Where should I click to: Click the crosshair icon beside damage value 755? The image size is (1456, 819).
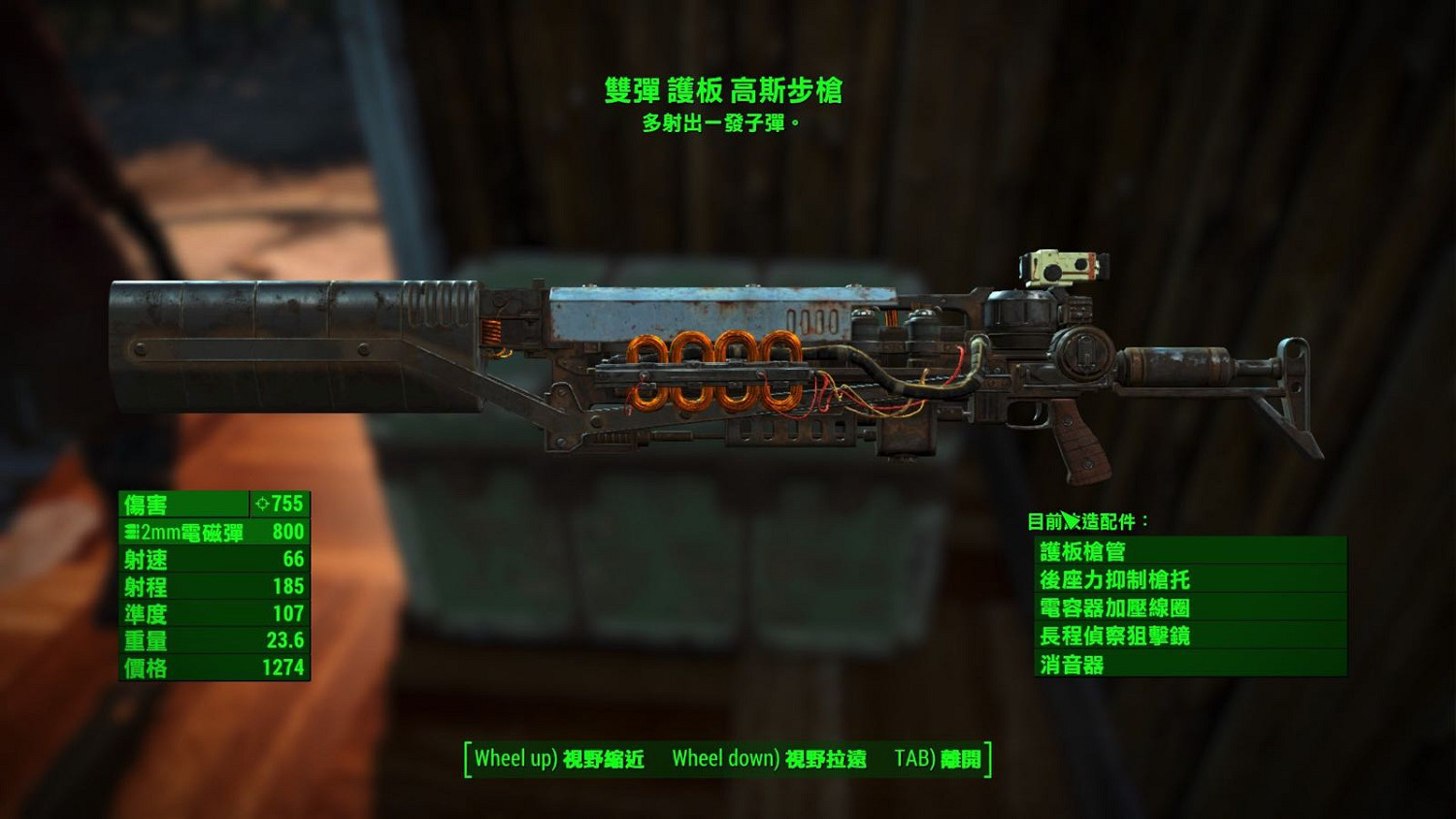(x=262, y=505)
